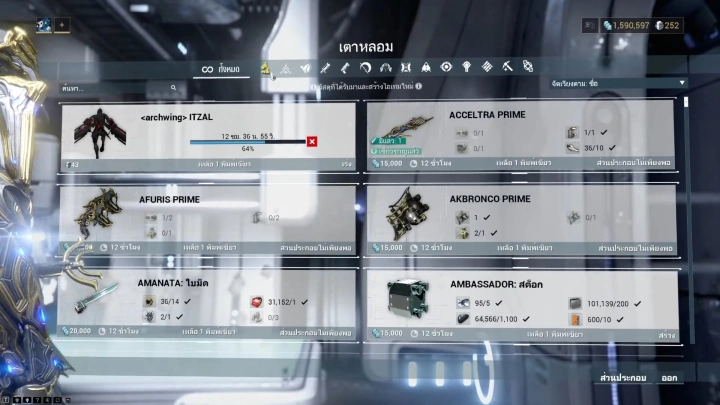Click the plus button beside the avatar

click(62, 25)
